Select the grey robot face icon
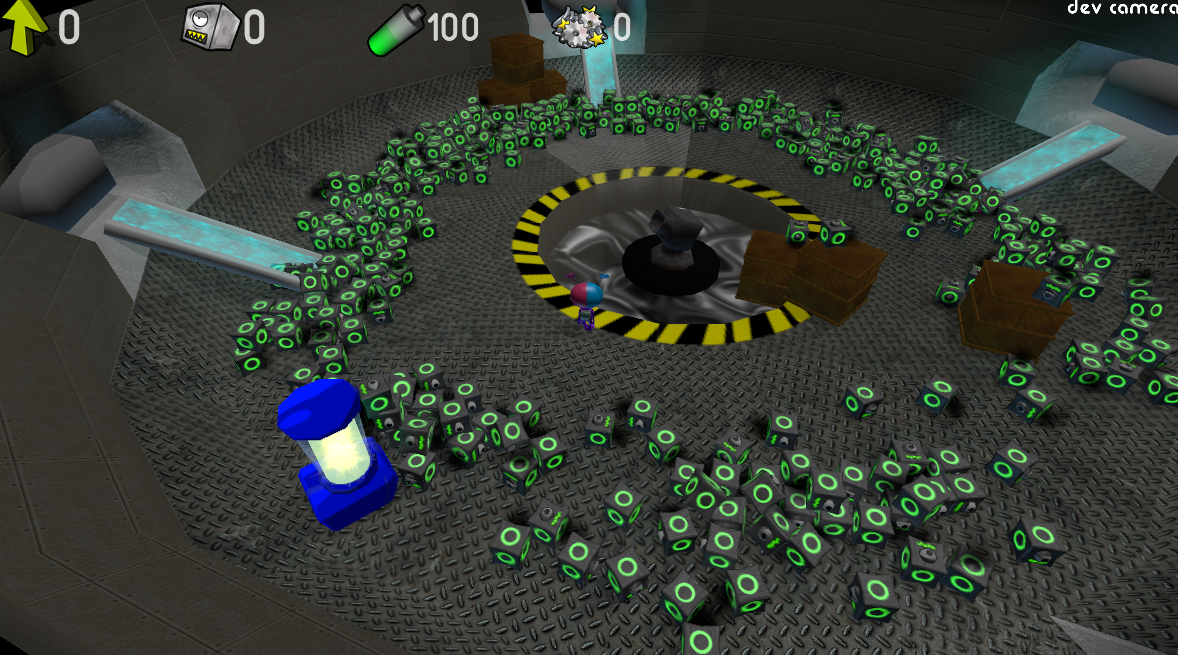 click(208, 27)
